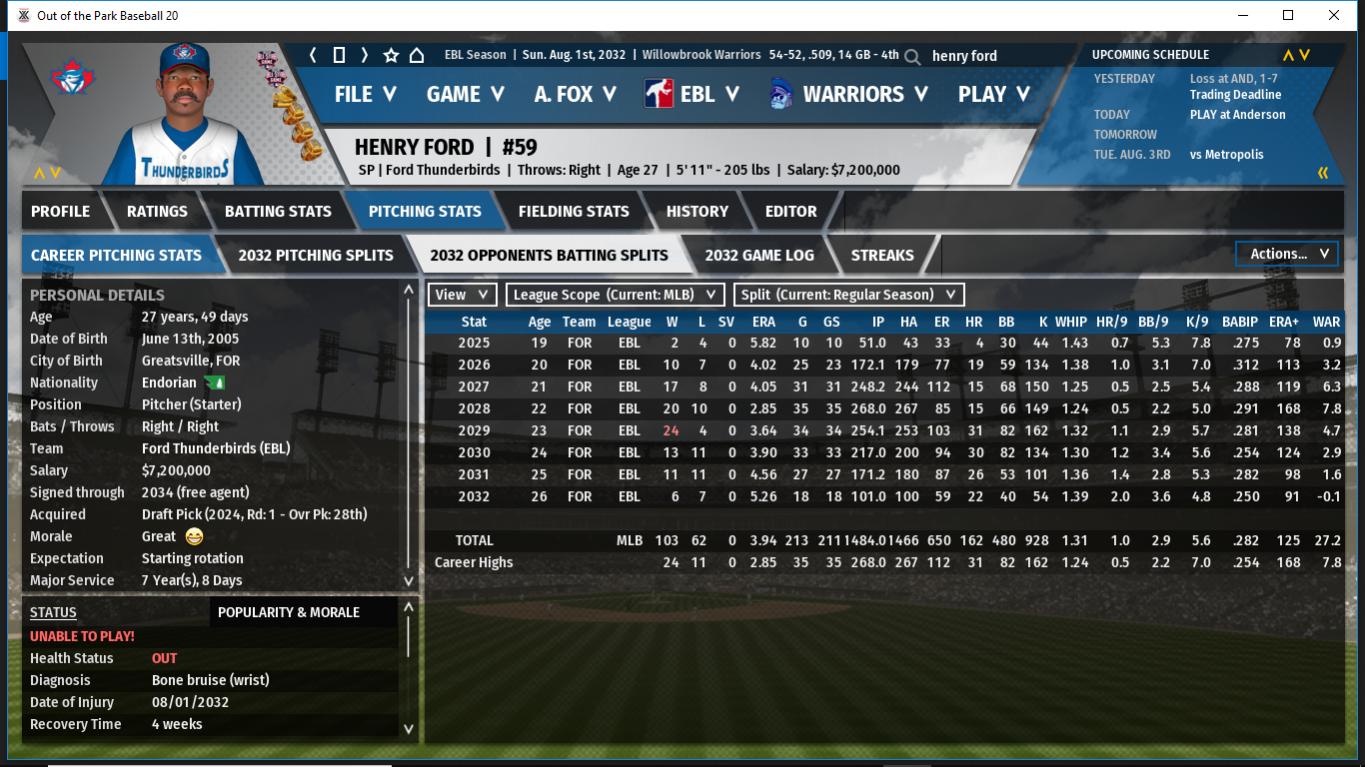This screenshot has height=767, width=1365.
Task: Open the EBL league menu
Action: (692, 94)
